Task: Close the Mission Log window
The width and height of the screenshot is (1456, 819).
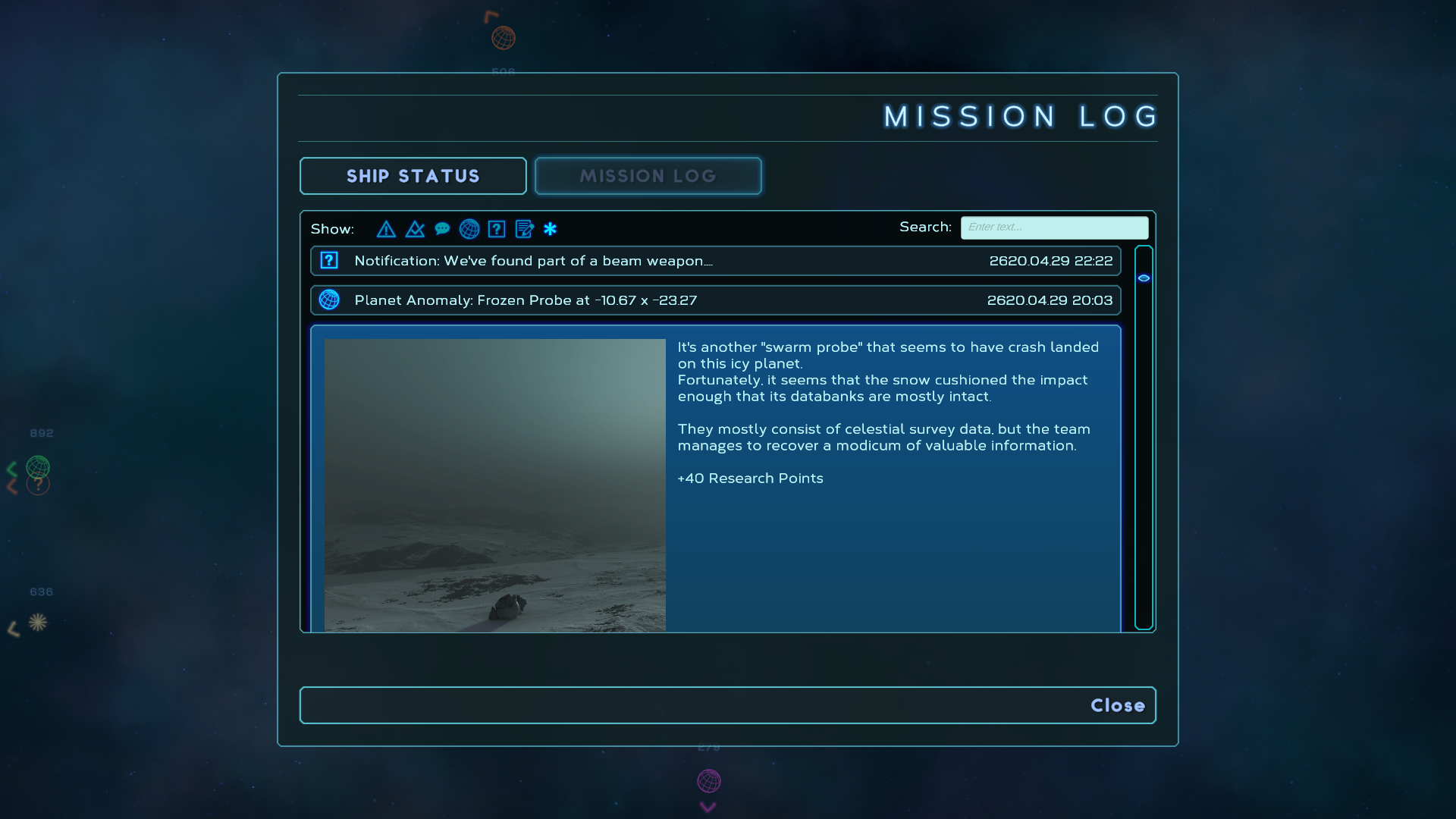Action: 1117,705
